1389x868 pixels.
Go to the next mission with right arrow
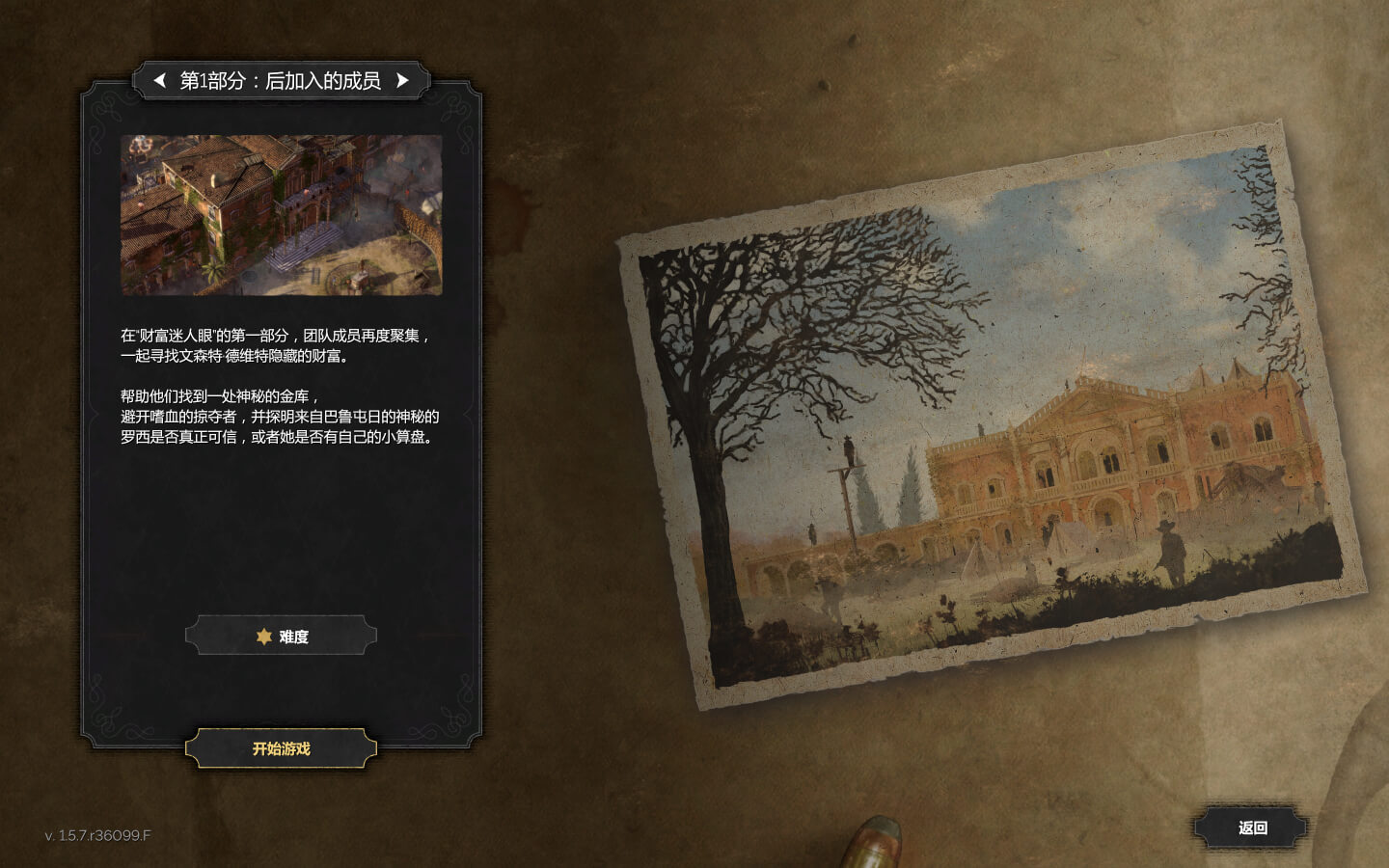tap(402, 80)
